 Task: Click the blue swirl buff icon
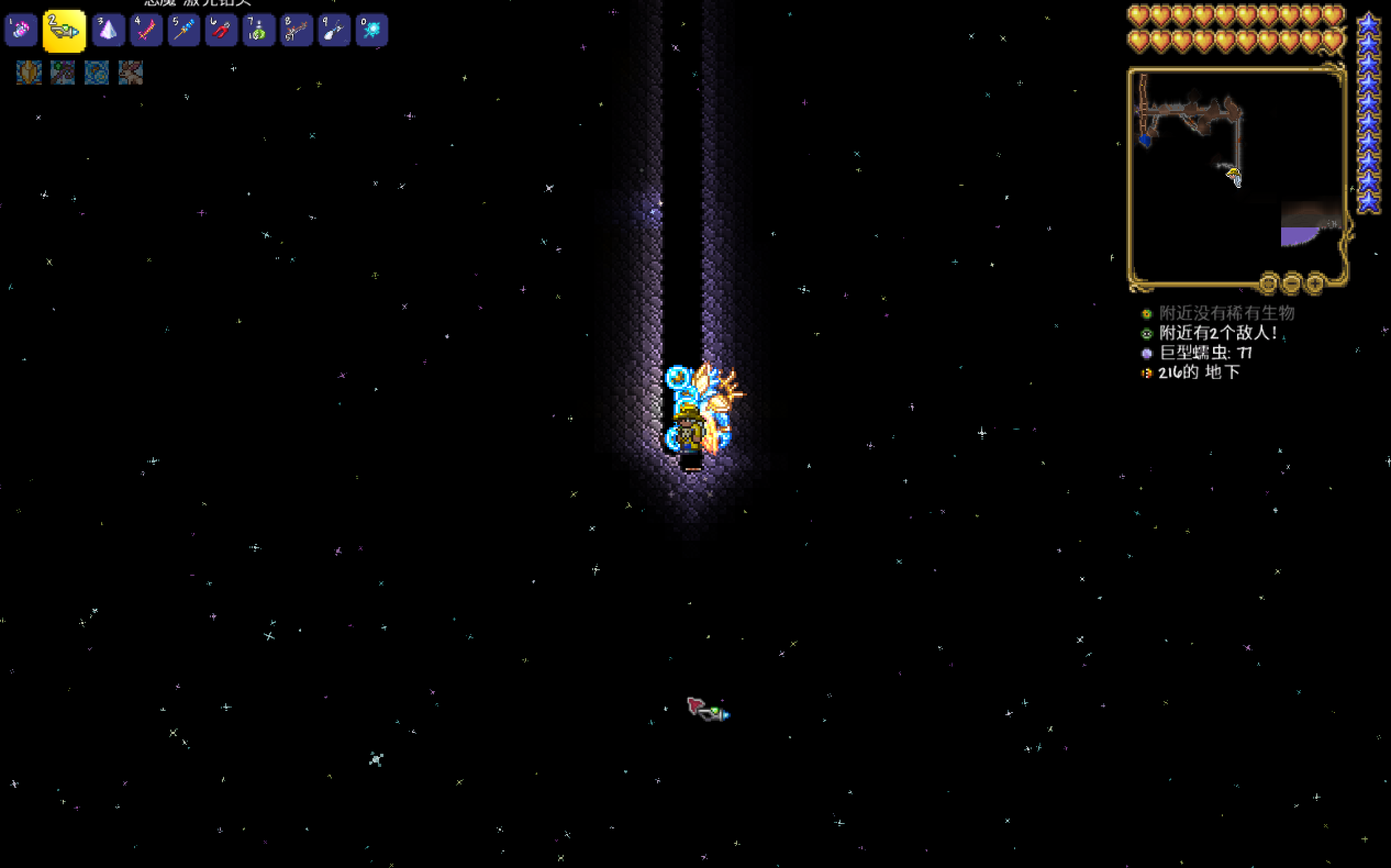pyautogui.click(x=97, y=73)
